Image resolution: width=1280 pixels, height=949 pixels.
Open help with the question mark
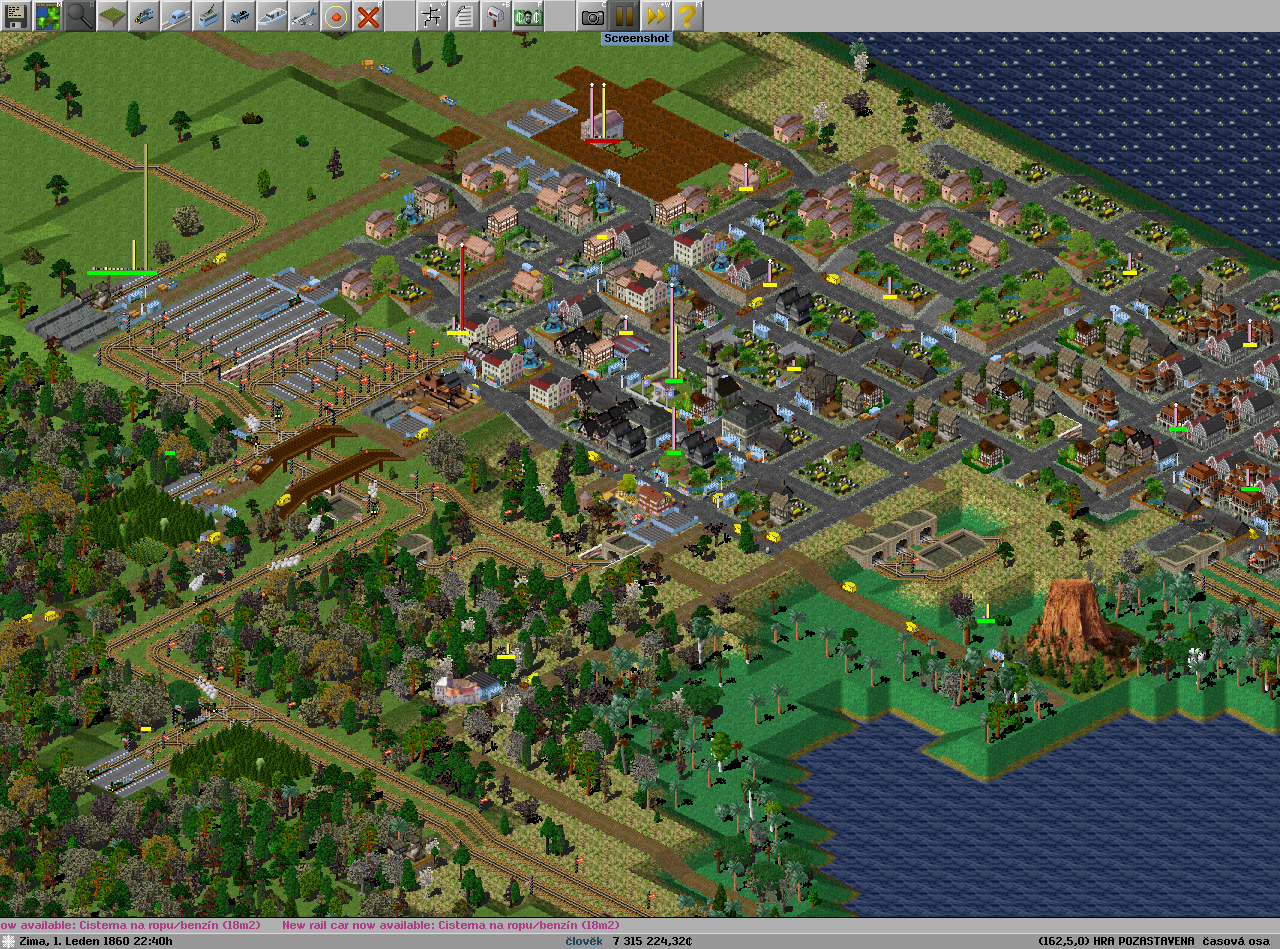point(686,16)
